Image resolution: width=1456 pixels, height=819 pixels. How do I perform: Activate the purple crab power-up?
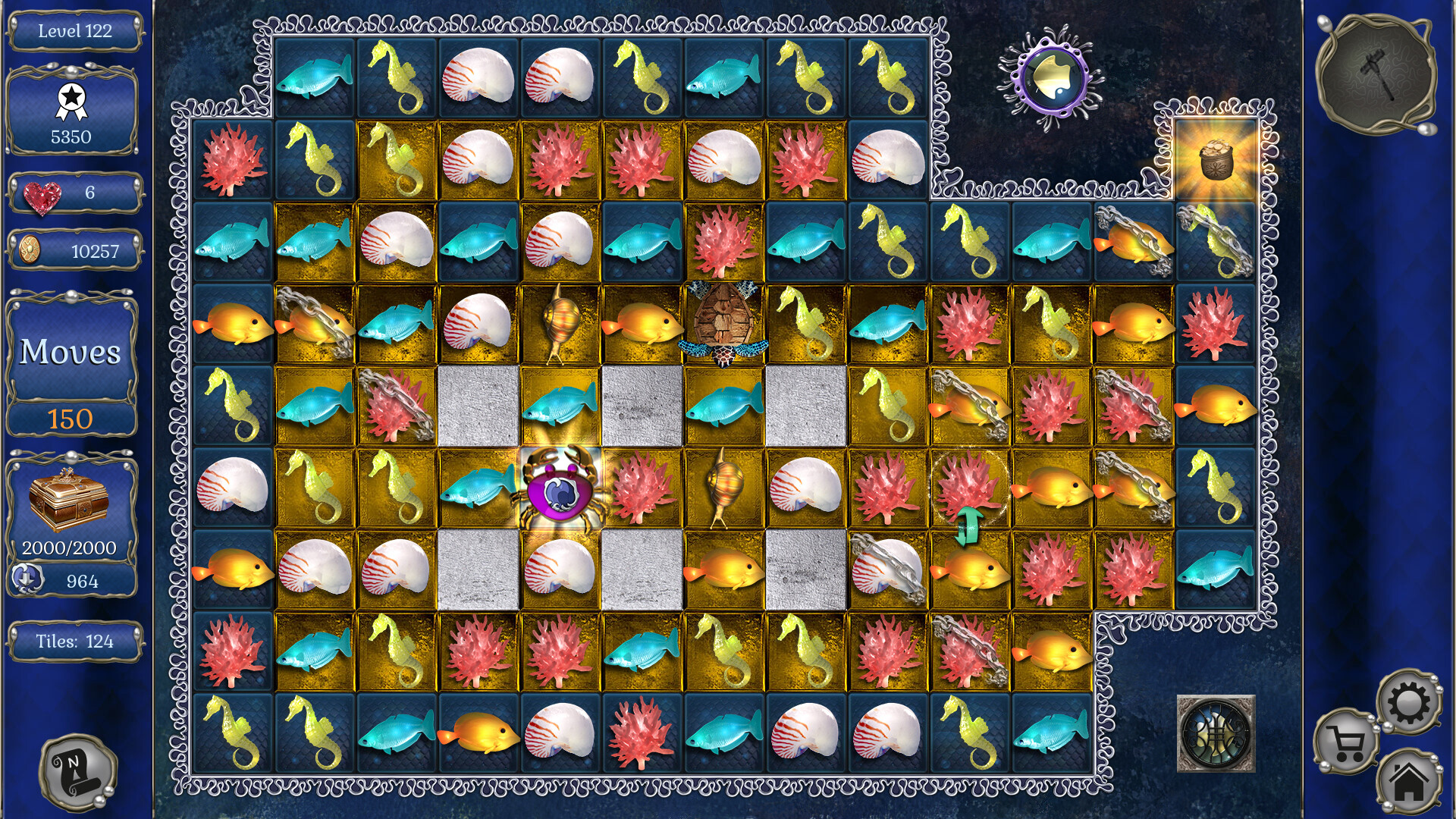click(559, 493)
